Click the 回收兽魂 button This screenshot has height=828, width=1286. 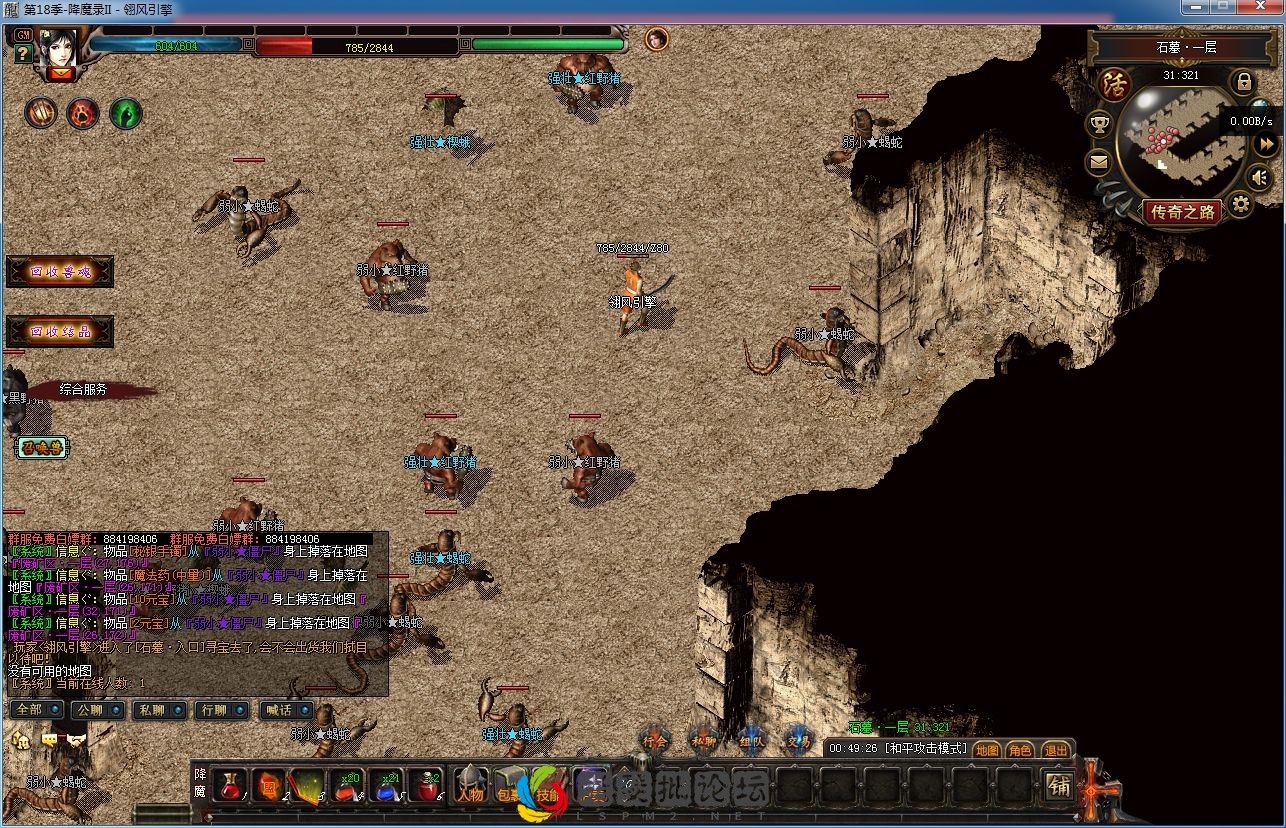pos(60,272)
